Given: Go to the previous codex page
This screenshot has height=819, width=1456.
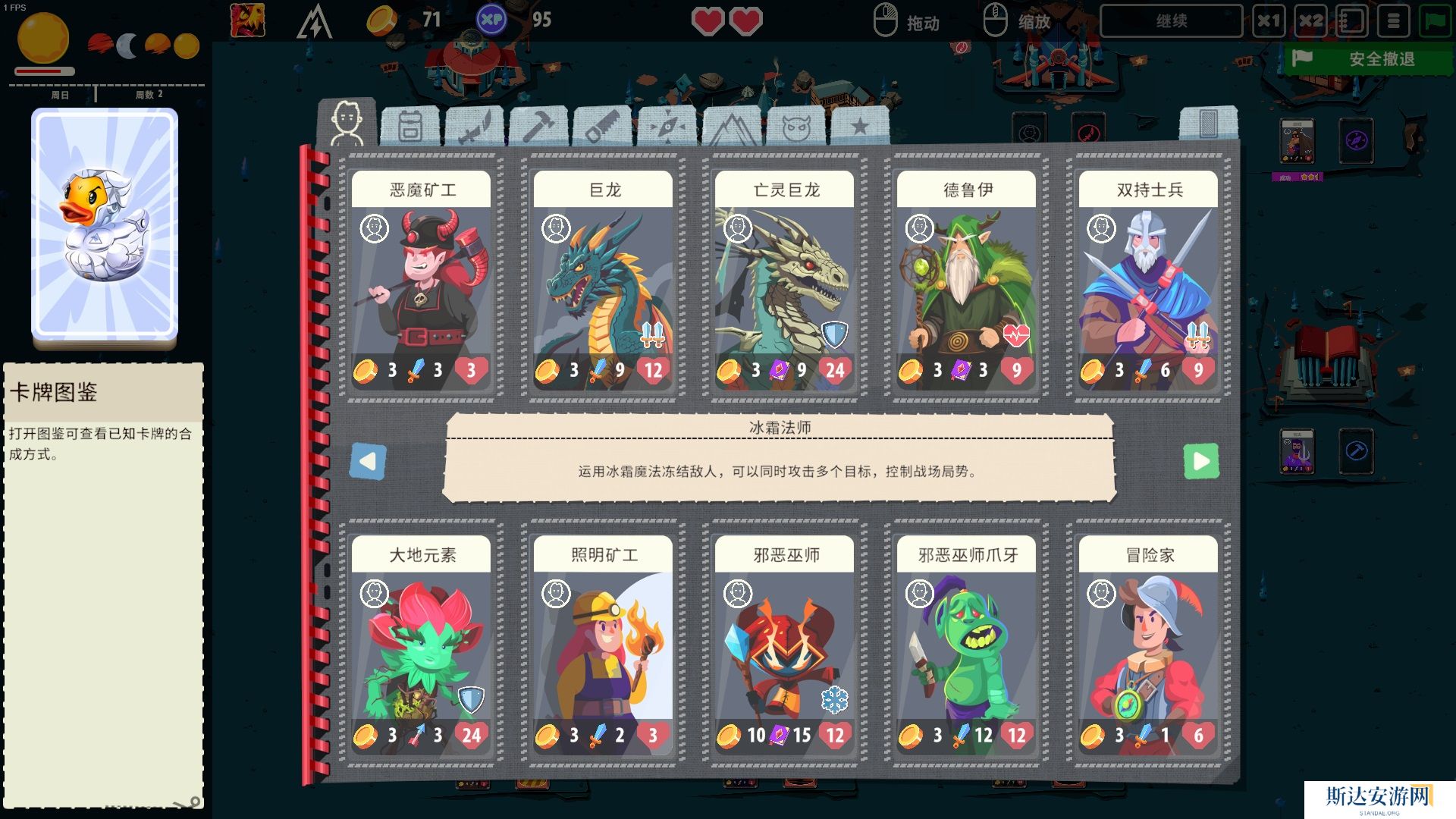Looking at the screenshot, I should tap(369, 461).
